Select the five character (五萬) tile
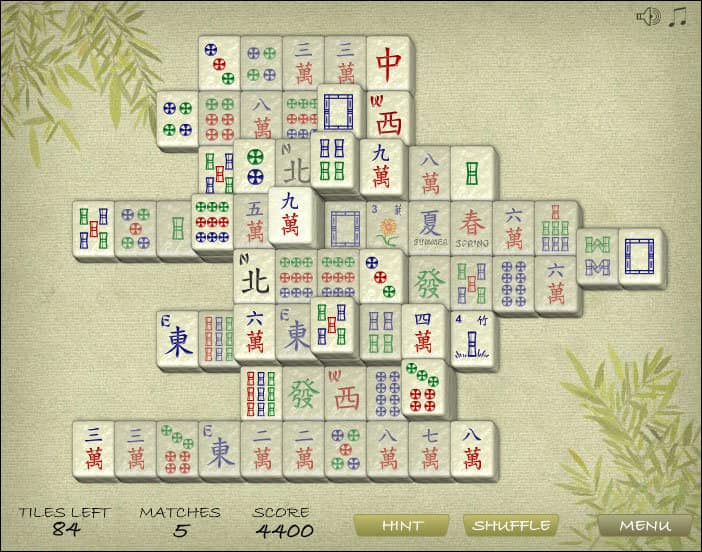702x552 pixels. (x=254, y=224)
